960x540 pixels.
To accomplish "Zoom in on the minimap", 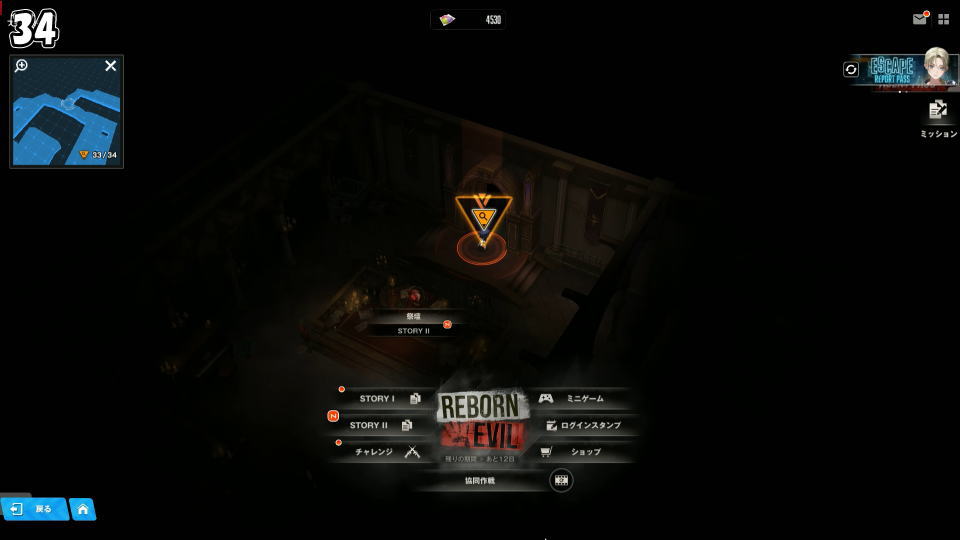I will [22, 66].
